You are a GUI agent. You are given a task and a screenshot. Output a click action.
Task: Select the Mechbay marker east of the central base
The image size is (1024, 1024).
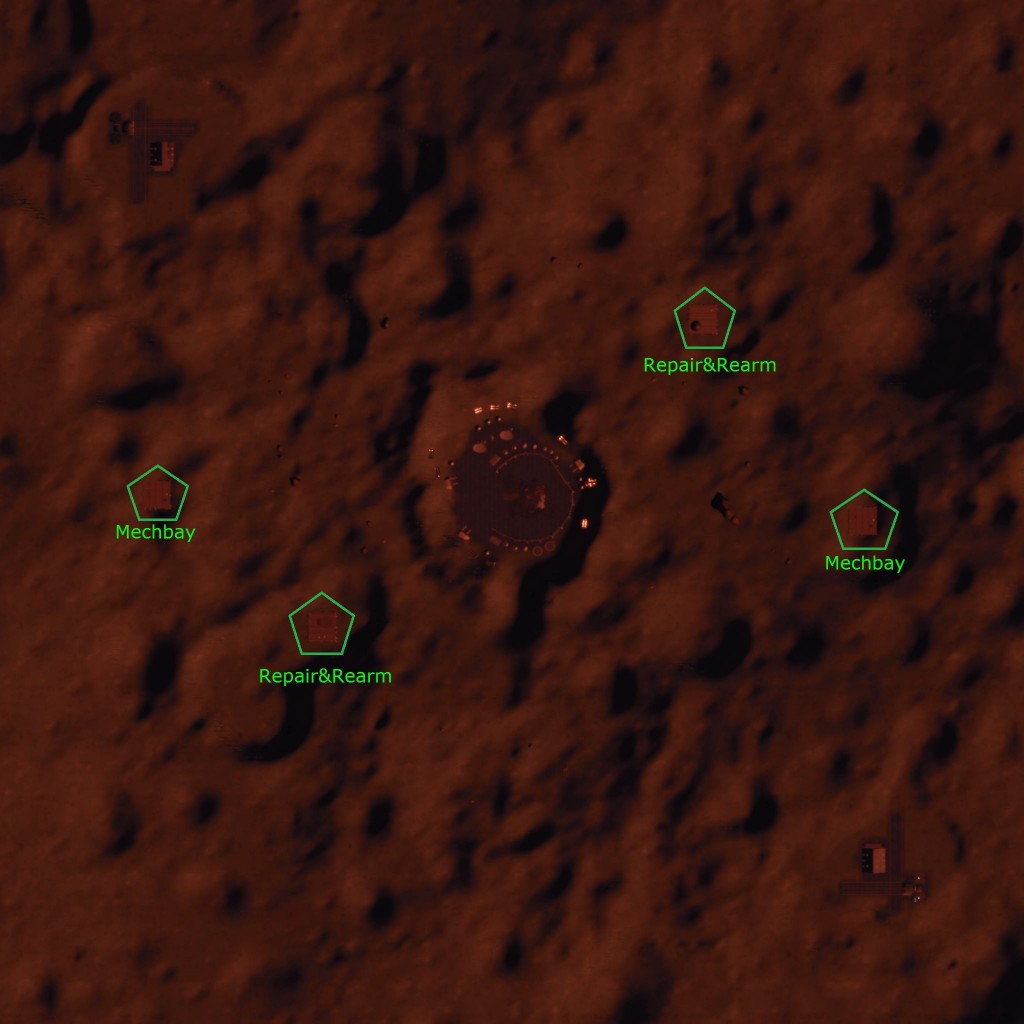pyautogui.click(x=864, y=520)
